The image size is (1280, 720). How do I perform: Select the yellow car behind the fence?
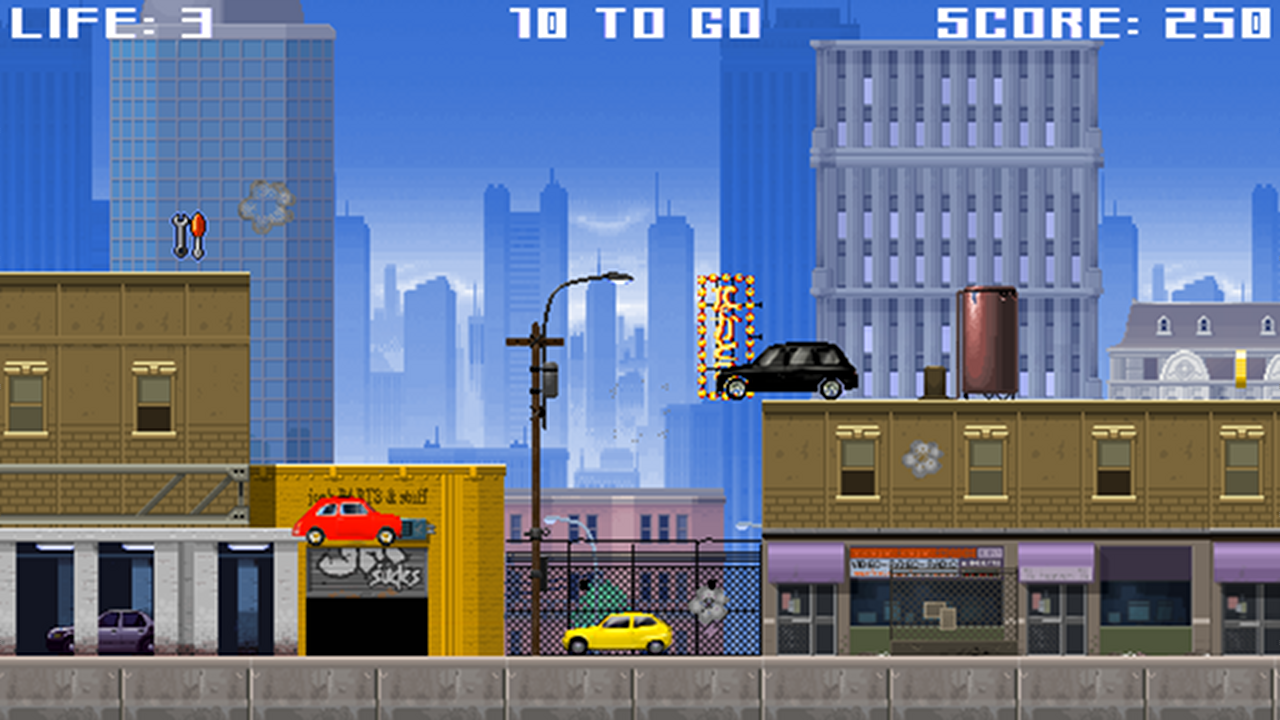620,632
